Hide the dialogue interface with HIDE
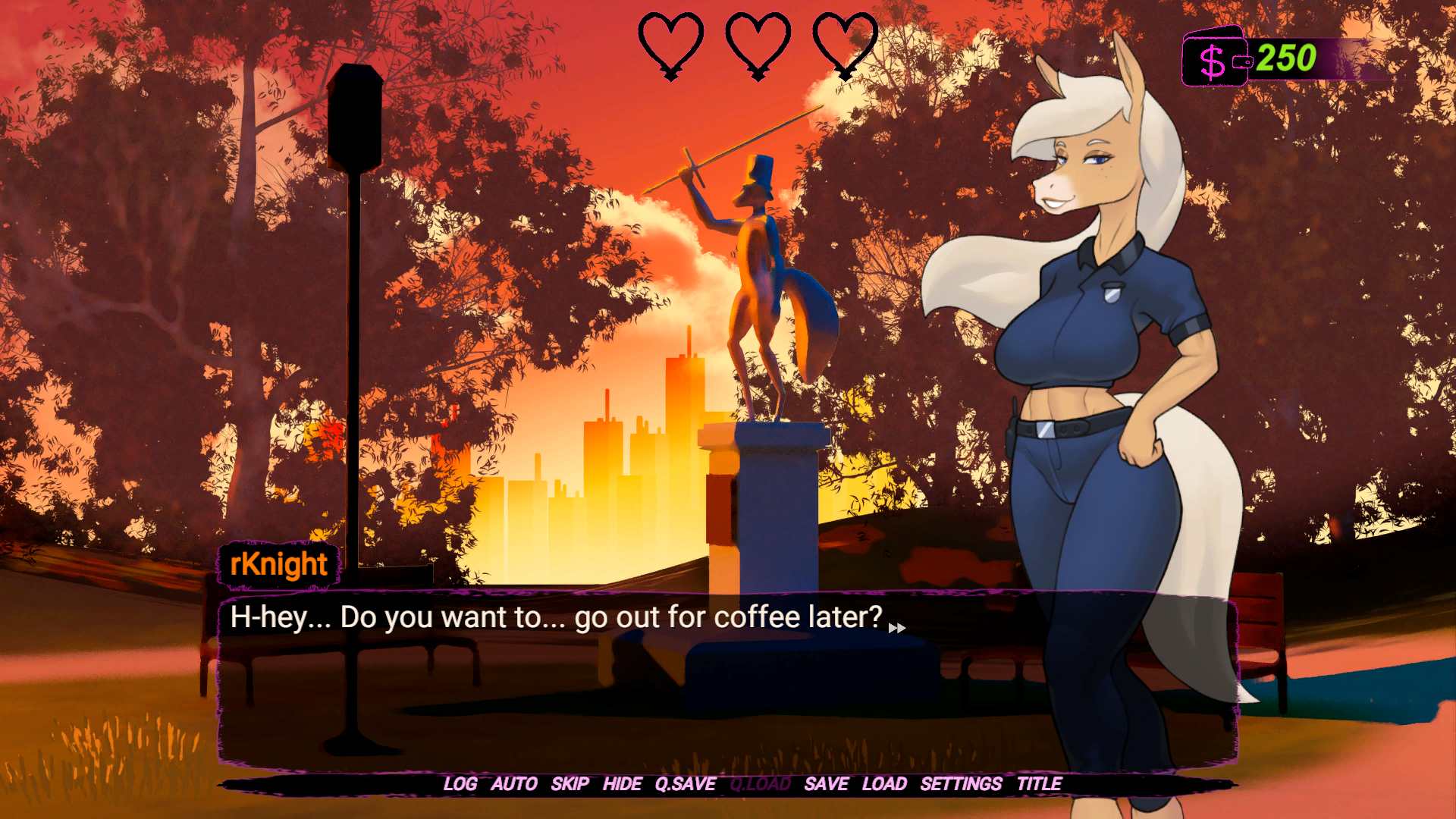The width and height of the screenshot is (1456, 819). [622, 784]
